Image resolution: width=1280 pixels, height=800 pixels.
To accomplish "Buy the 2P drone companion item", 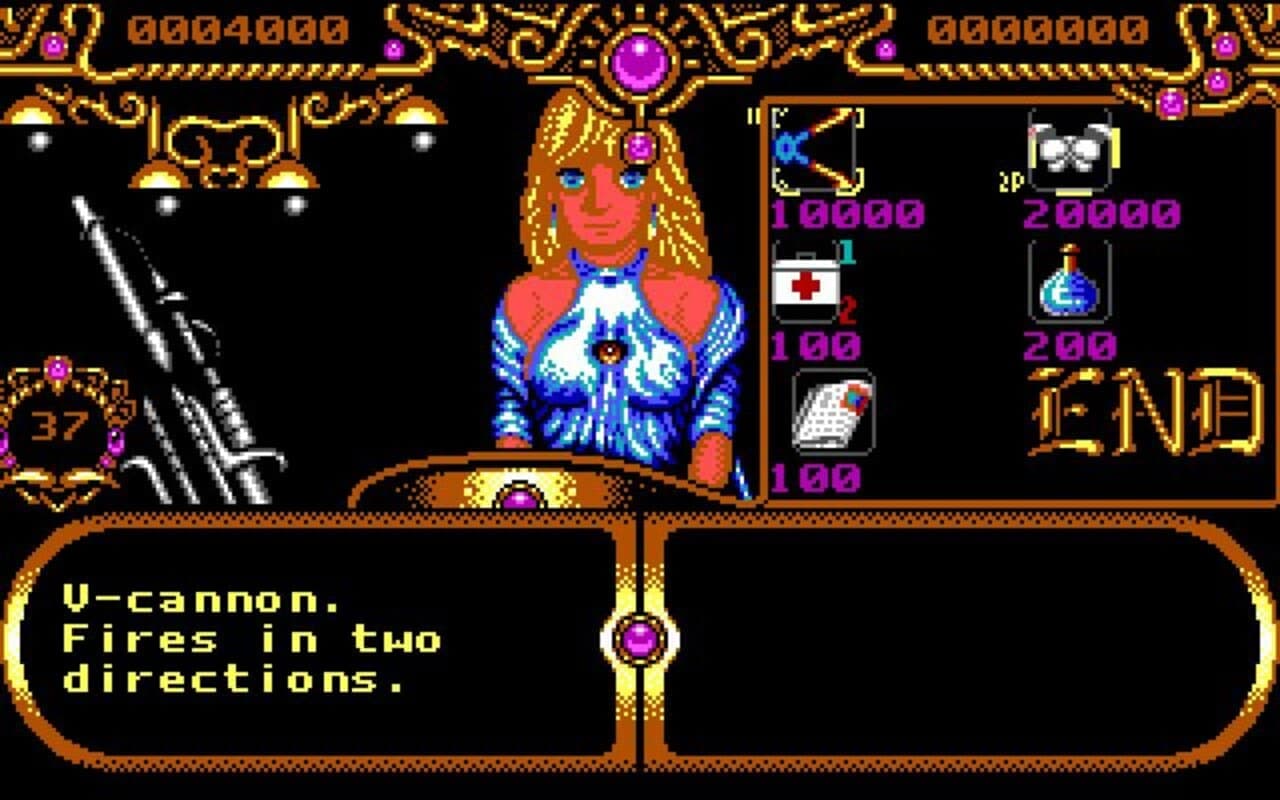I will click(x=1070, y=150).
